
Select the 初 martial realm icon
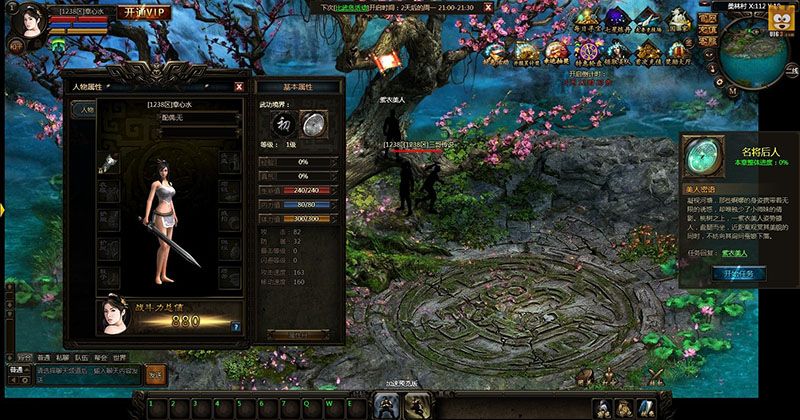pyautogui.click(x=283, y=123)
